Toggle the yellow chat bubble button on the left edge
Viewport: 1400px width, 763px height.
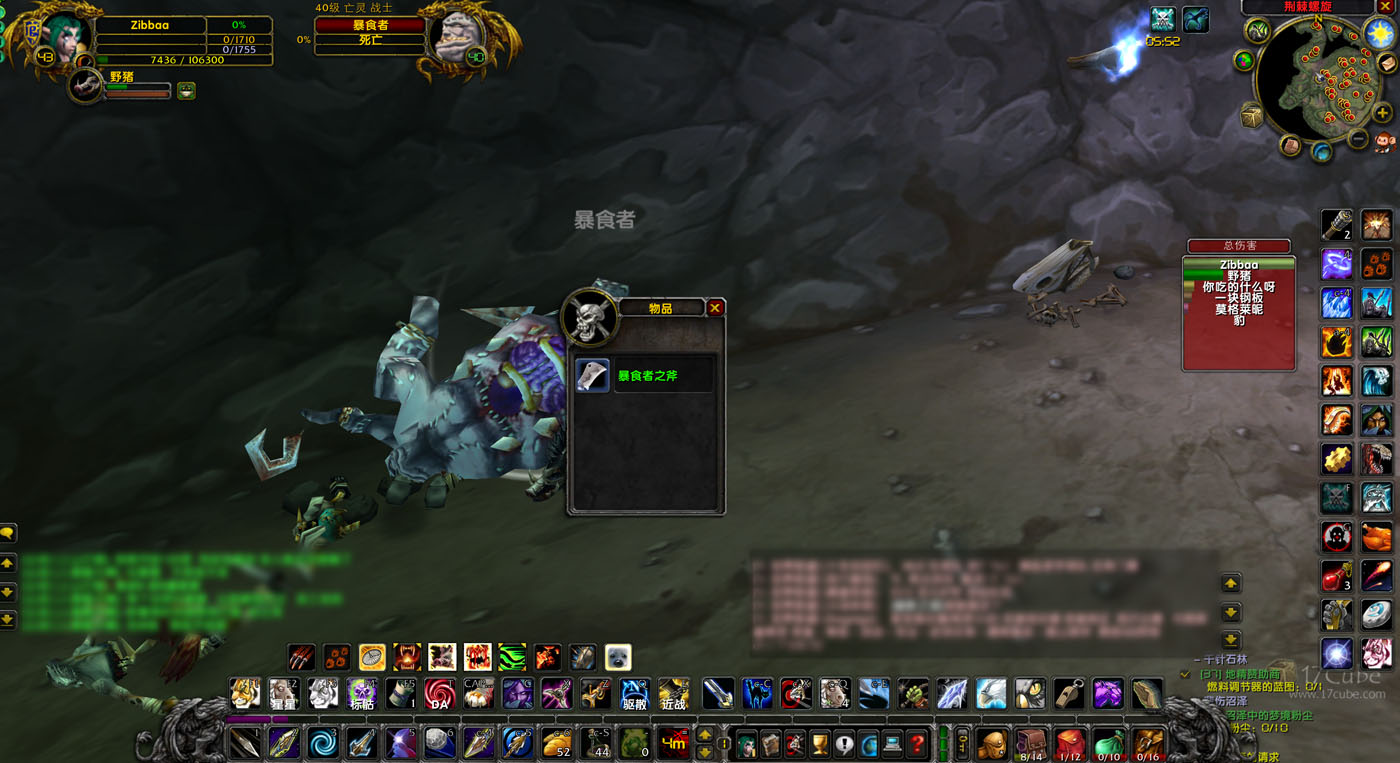[x=8, y=533]
